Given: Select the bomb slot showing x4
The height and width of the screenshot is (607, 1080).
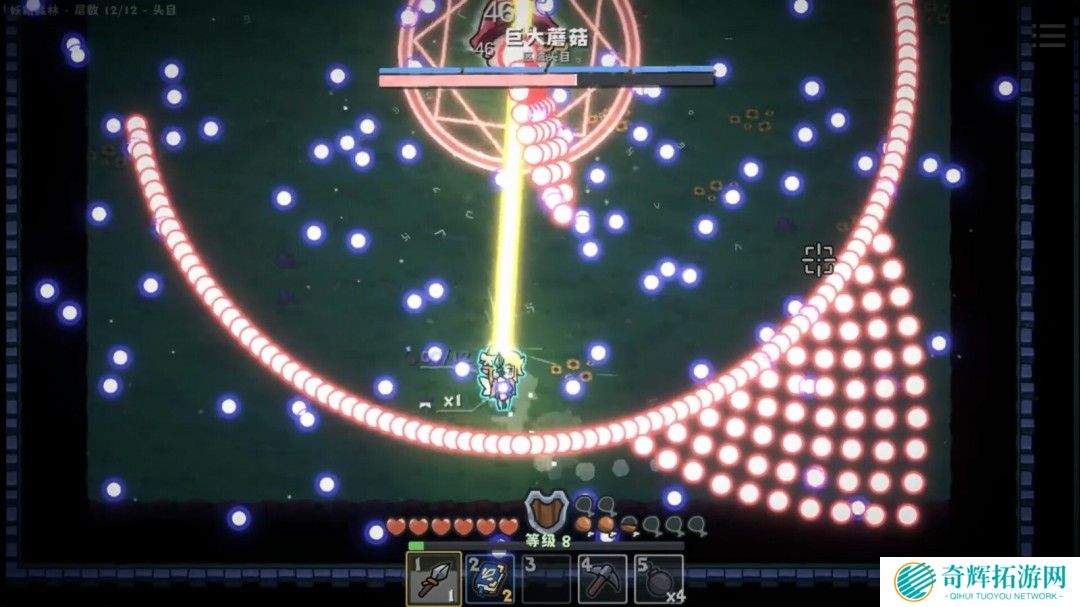Looking at the screenshot, I should click(659, 578).
